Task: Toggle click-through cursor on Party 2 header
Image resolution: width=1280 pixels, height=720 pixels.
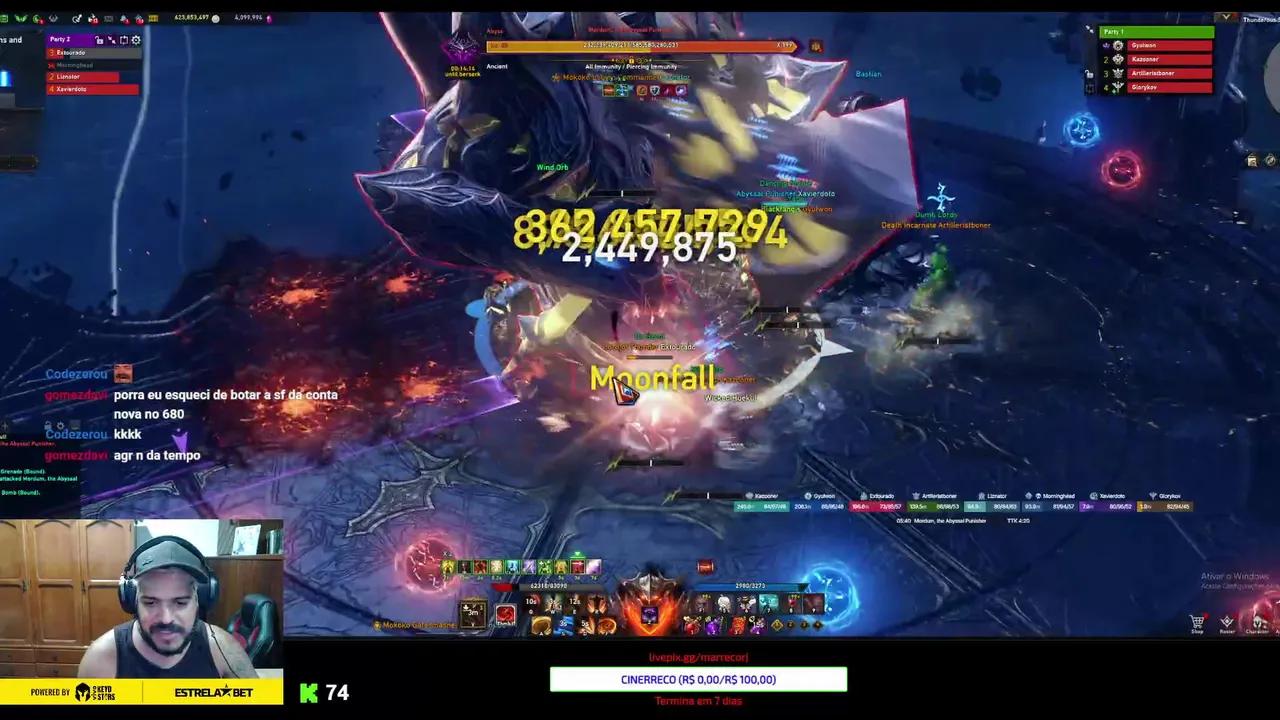Action: pyautogui.click(x=112, y=40)
